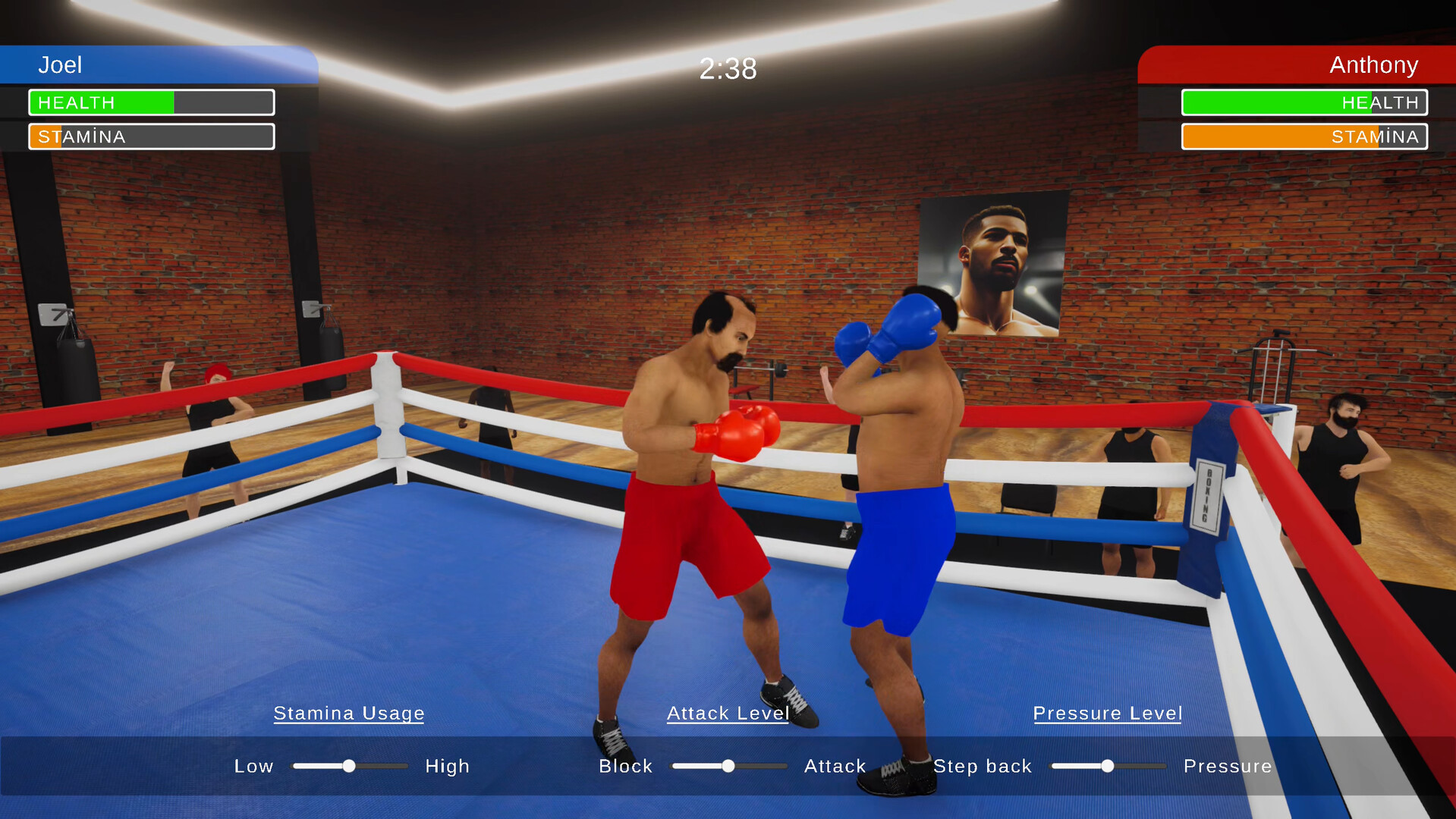Click the Pressure Level underlined label
1456x819 pixels.
(x=1107, y=714)
